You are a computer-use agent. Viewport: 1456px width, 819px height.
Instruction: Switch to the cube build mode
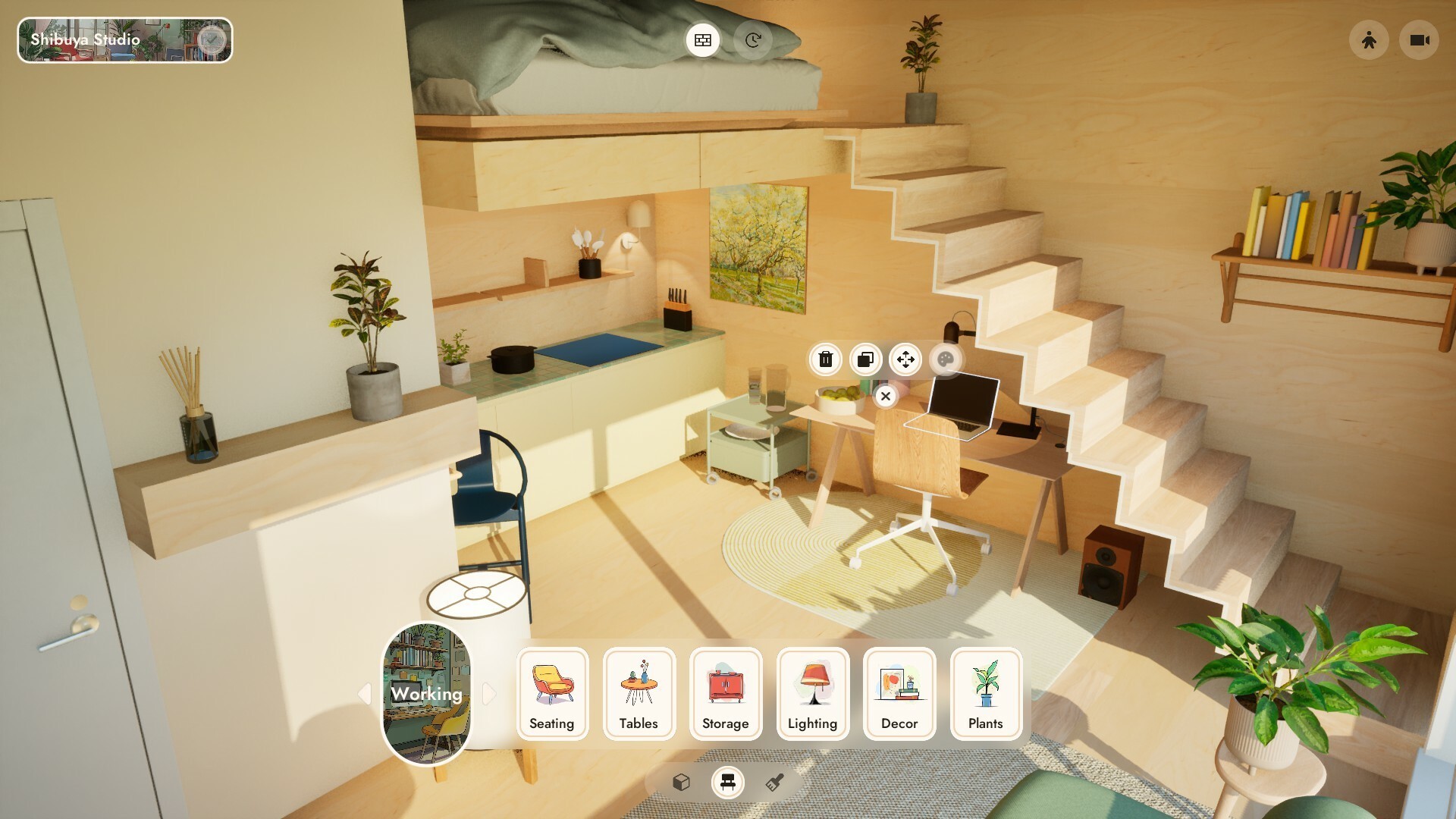coord(681,782)
